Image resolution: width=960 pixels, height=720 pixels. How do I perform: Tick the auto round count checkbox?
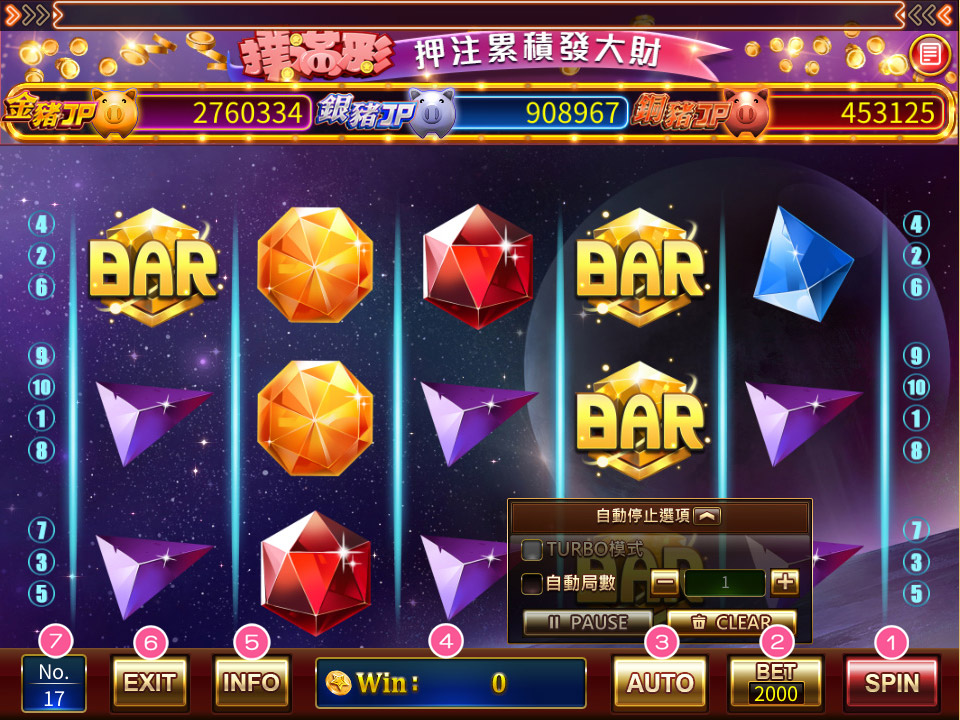(x=533, y=583)
